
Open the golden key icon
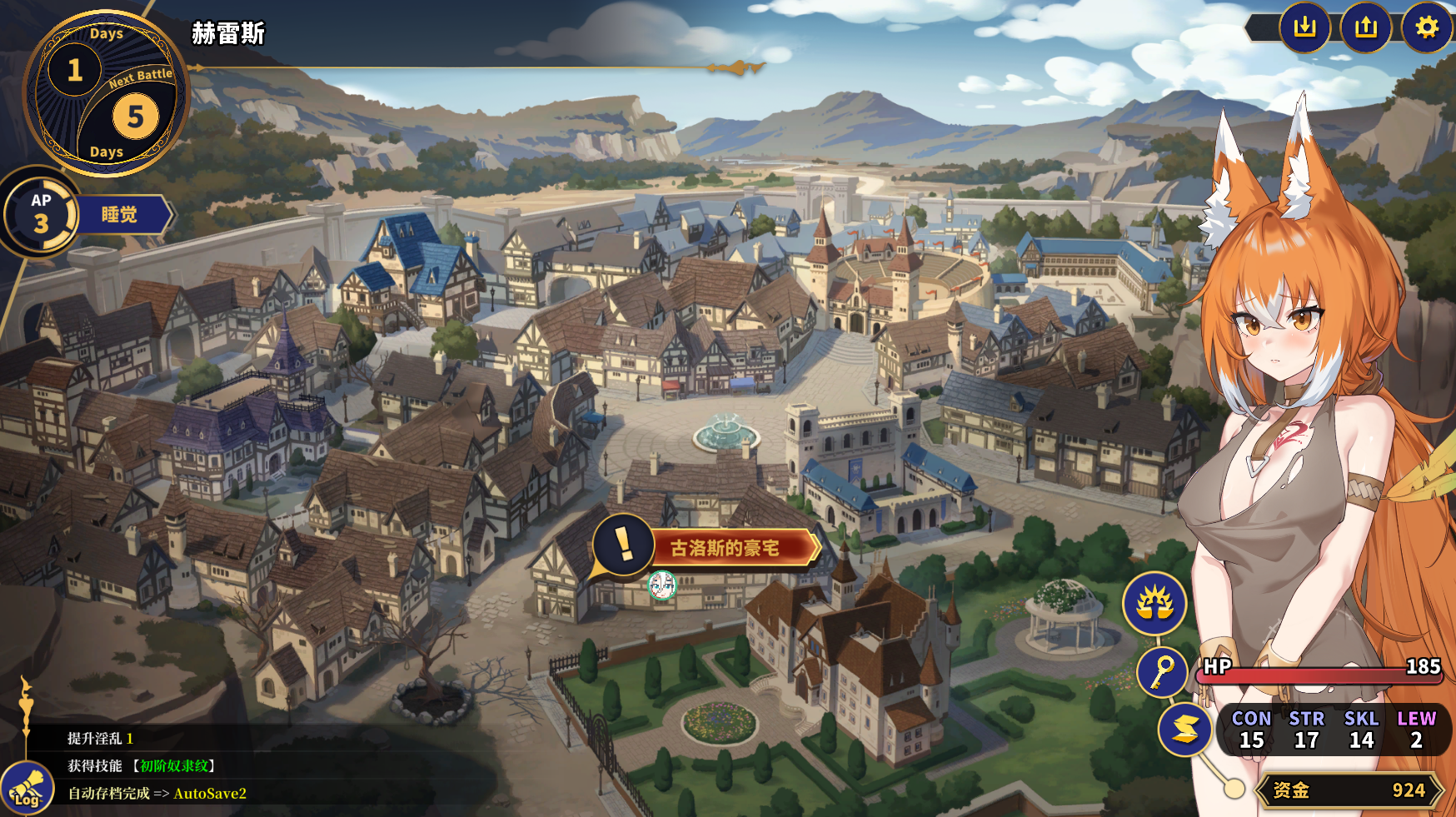click(x=1162, y=671)
